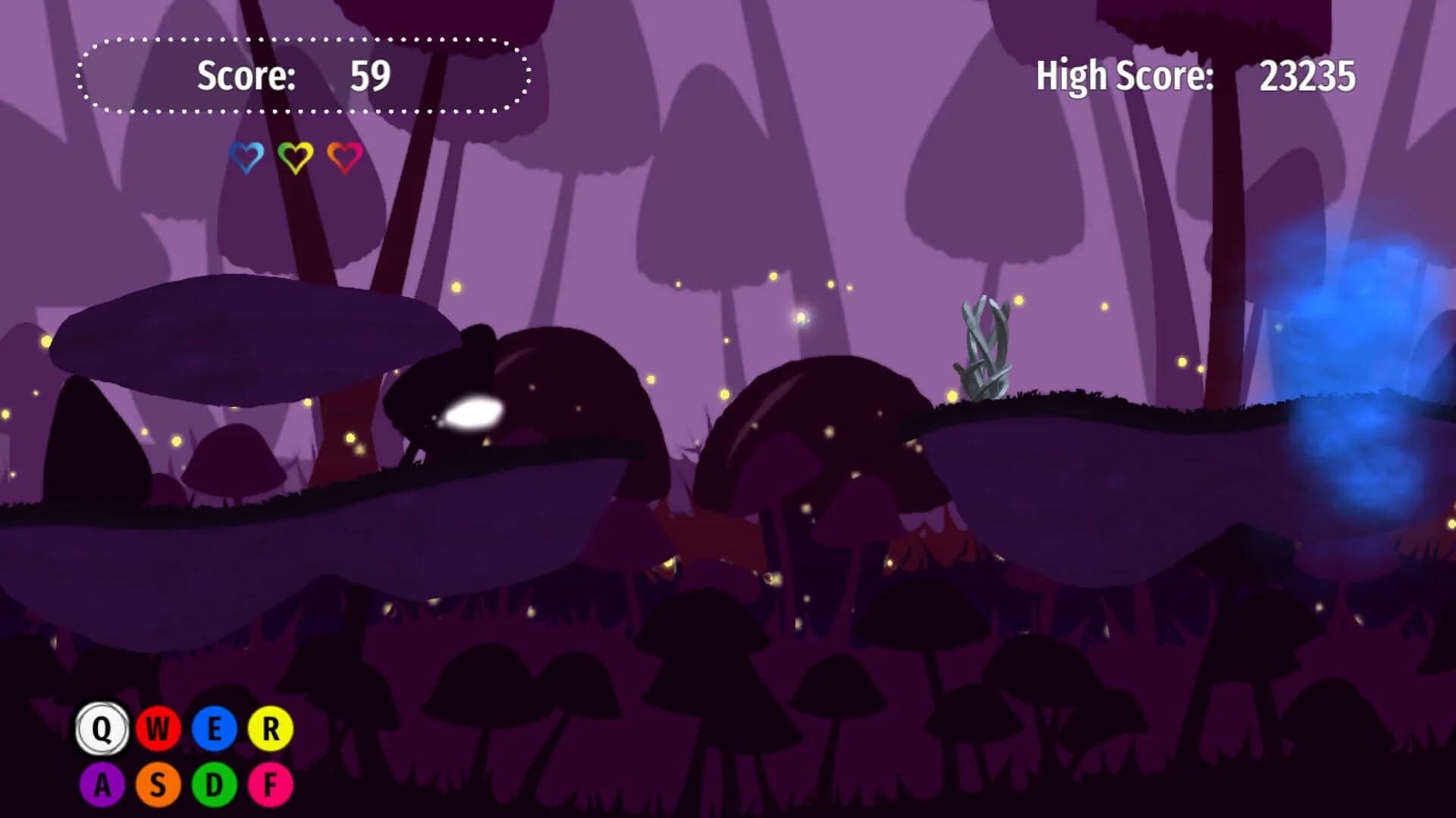Click the orange S key button

pyautogui.click(x=158, y=785)
